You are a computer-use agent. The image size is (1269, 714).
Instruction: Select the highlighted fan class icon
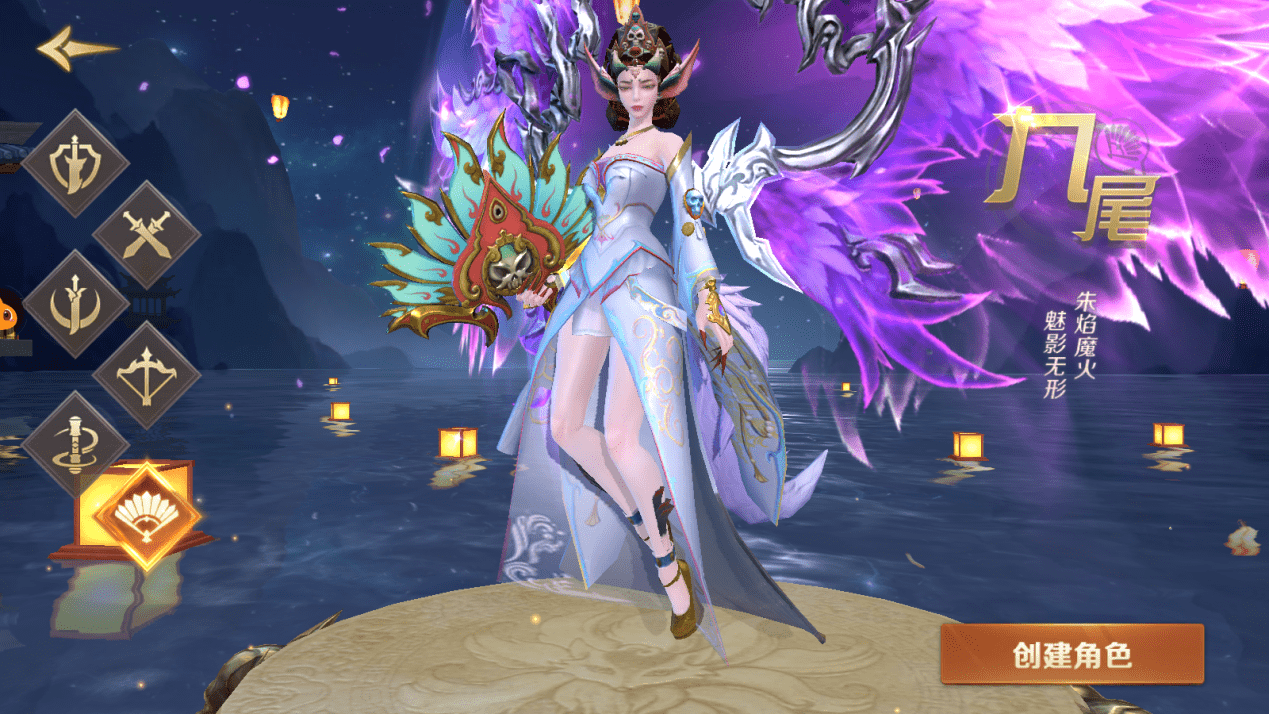(146, 515)
